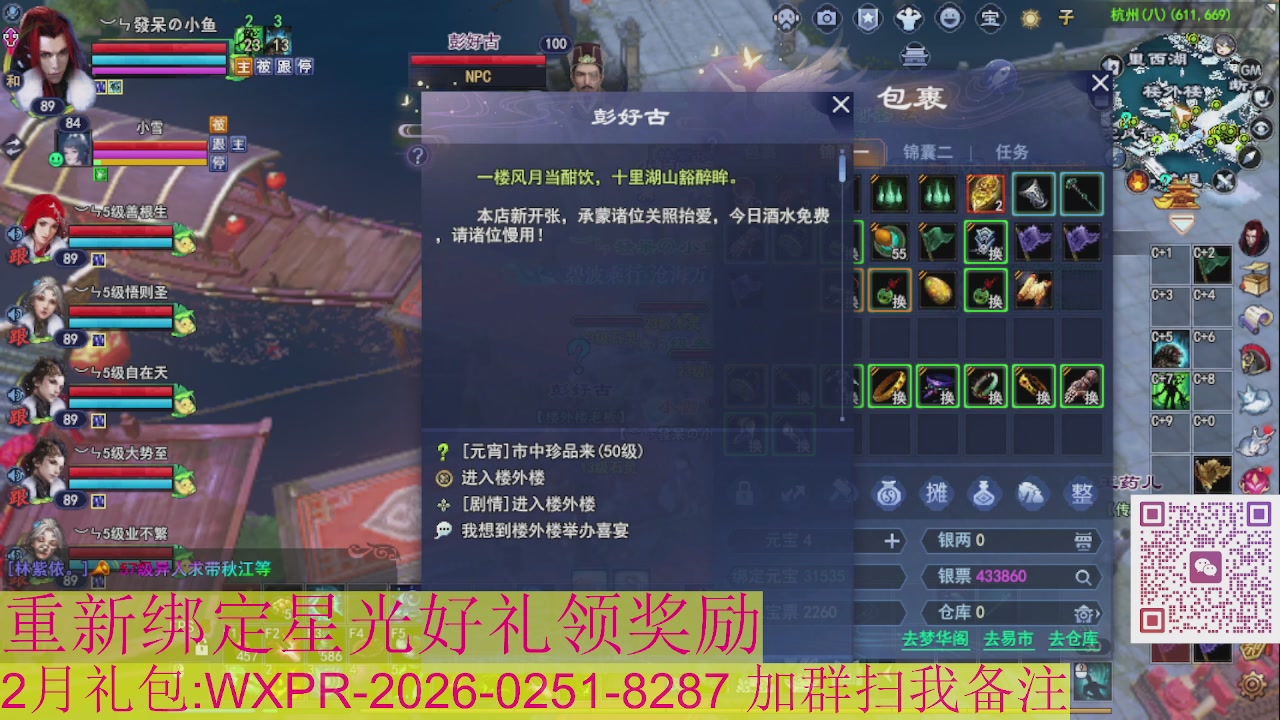1280x720 pixels.
Task: Open the 宝 treasure icon in top bar
Action: point(991,18)
